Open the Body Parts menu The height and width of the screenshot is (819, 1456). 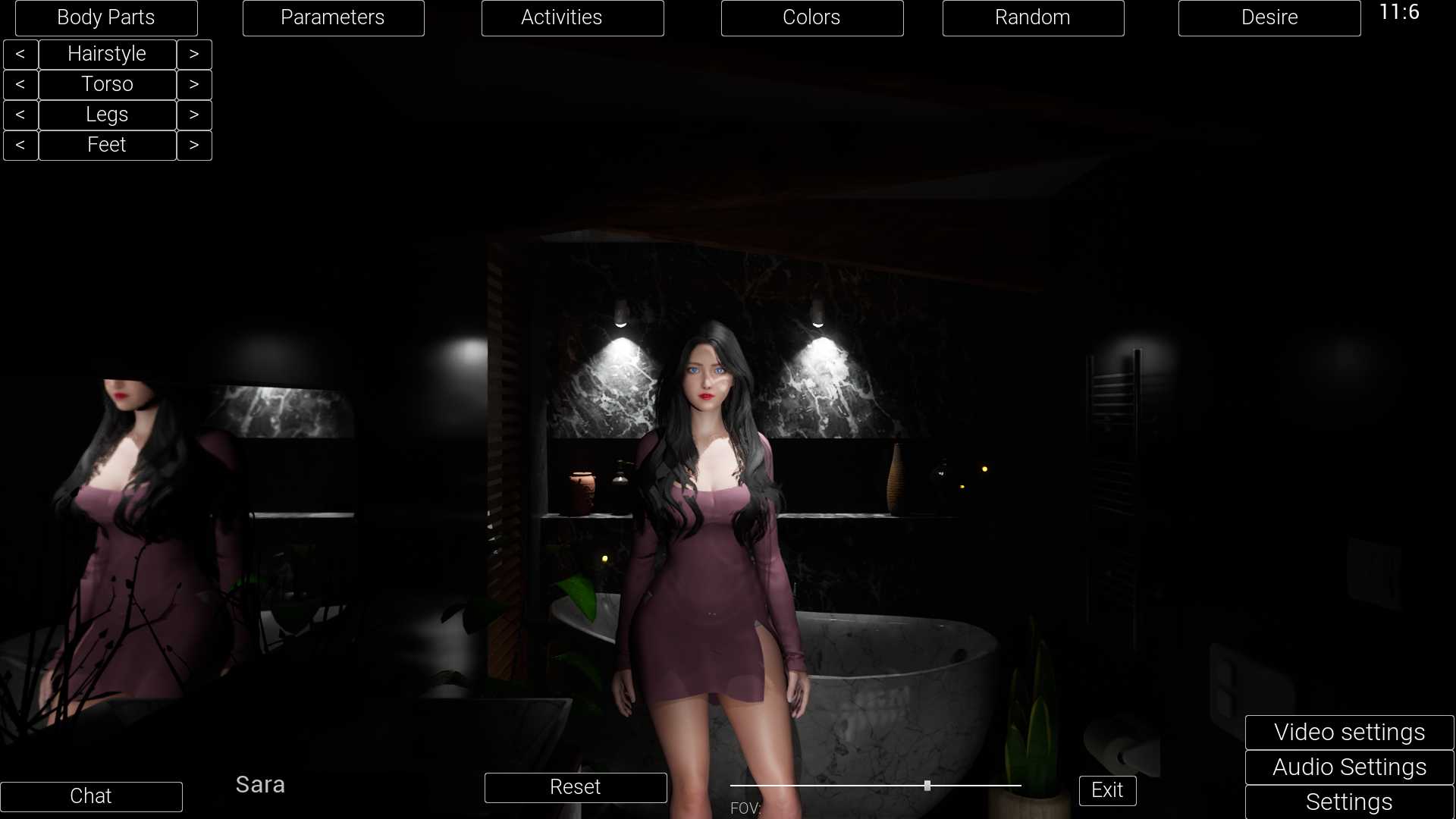[x=106, y=17]
